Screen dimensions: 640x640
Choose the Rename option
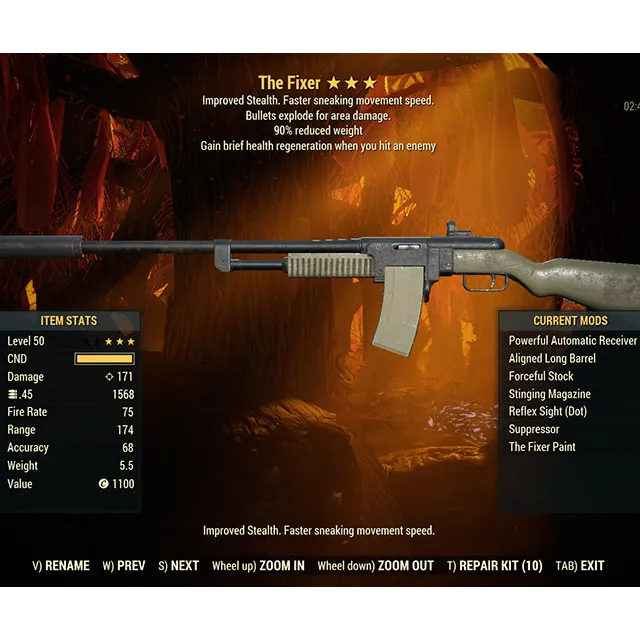coord(61,566)
